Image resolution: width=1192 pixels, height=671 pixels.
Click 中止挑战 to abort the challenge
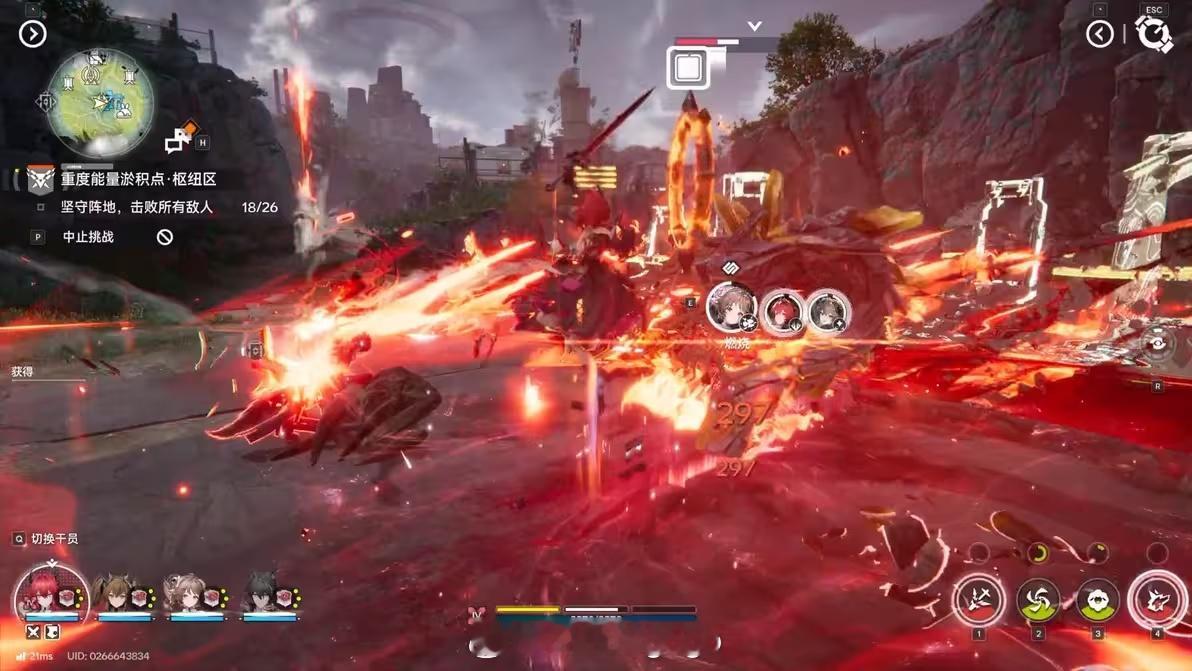88,237
